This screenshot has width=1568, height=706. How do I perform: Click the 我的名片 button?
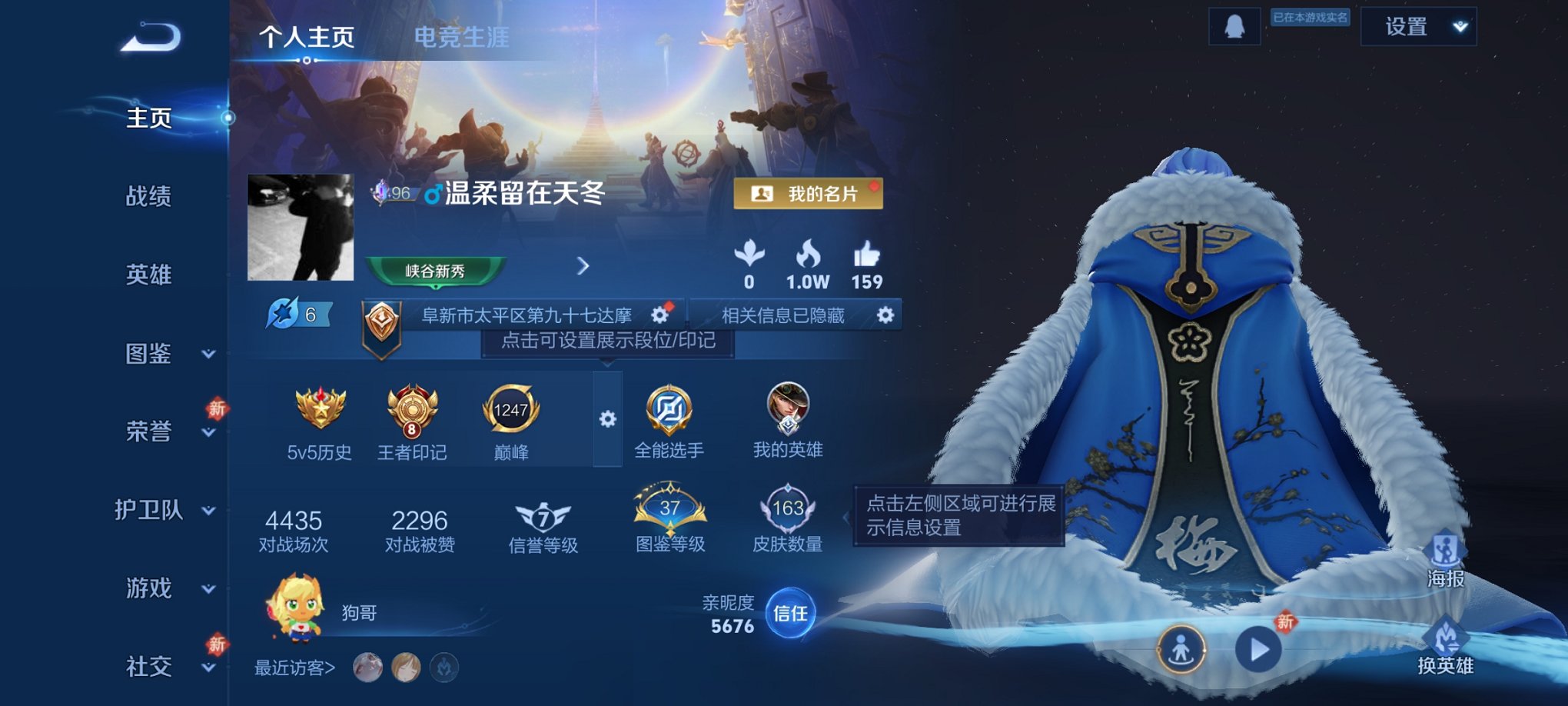806,195
